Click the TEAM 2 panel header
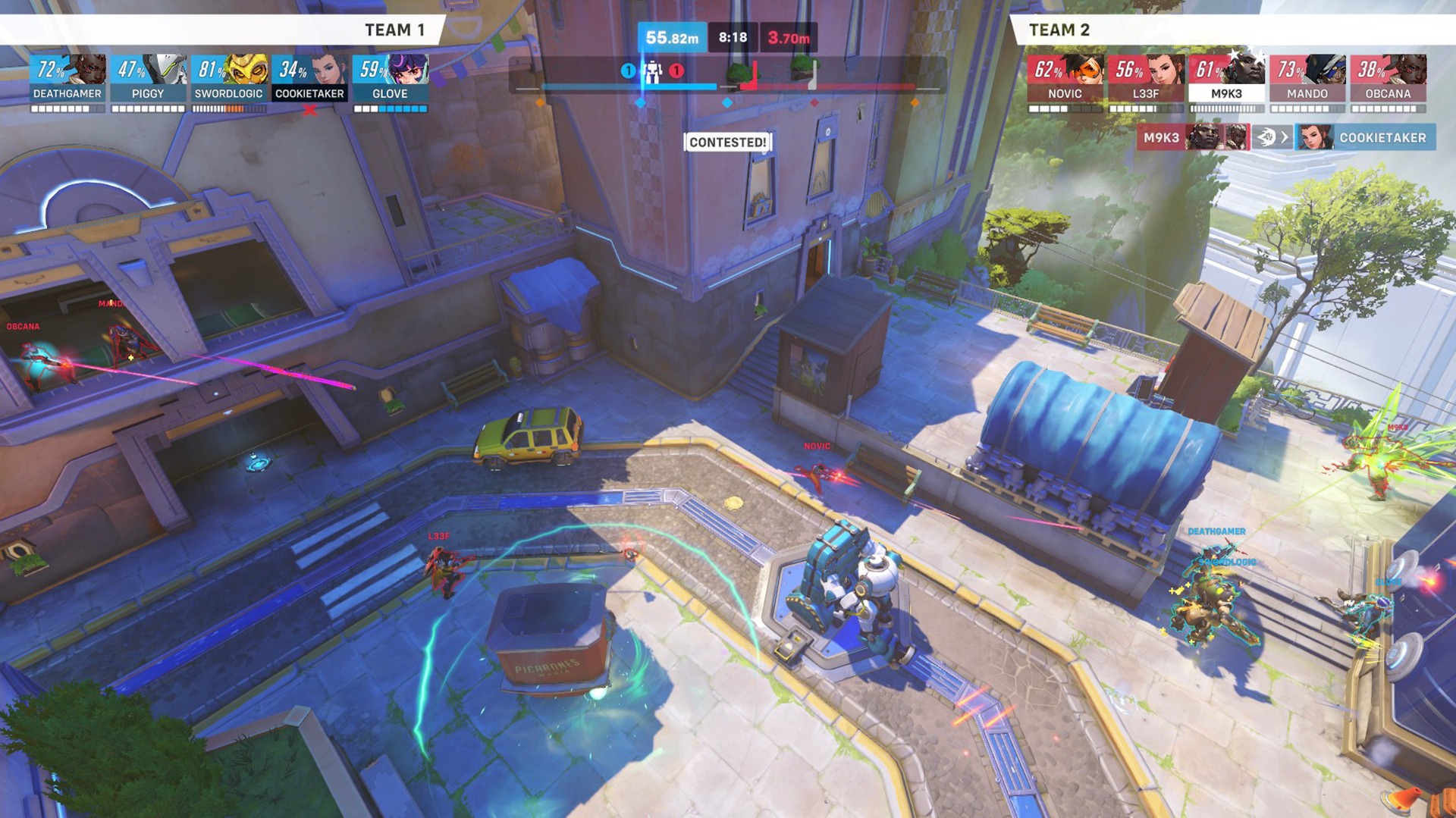The height and width of the screenshot is (818, 1456). pyautogui.click(x=1059, y=31)
